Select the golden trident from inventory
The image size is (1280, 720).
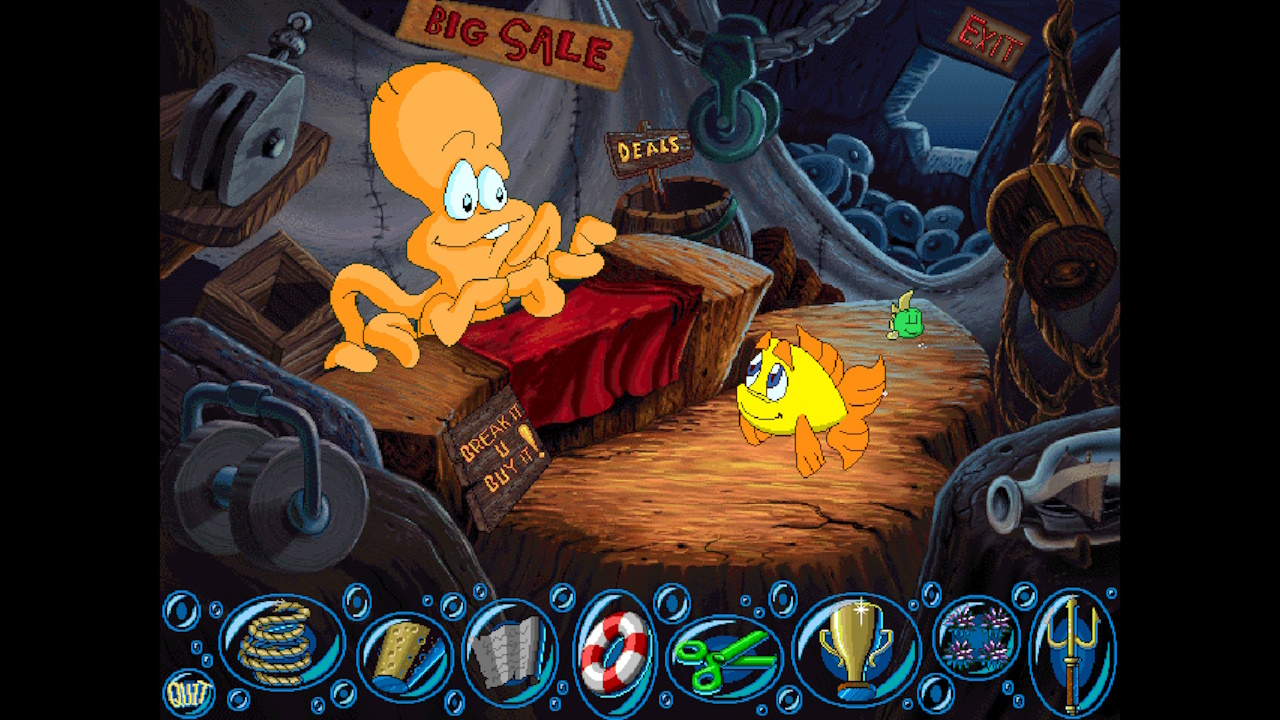[x=1072, y=650]
